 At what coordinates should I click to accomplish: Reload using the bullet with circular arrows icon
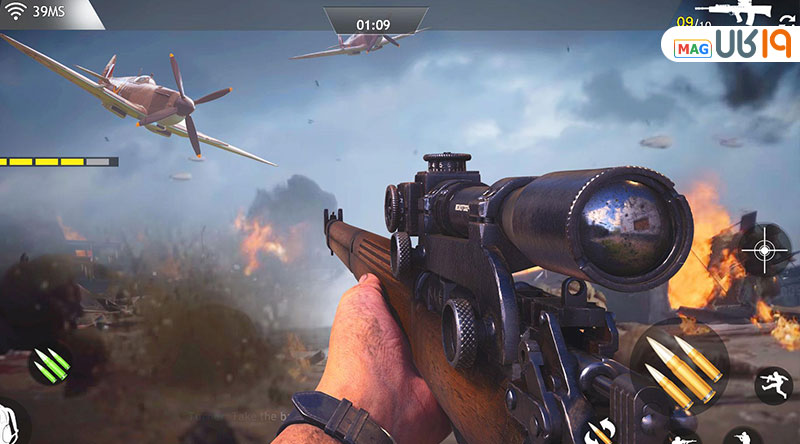coord(602,430)
